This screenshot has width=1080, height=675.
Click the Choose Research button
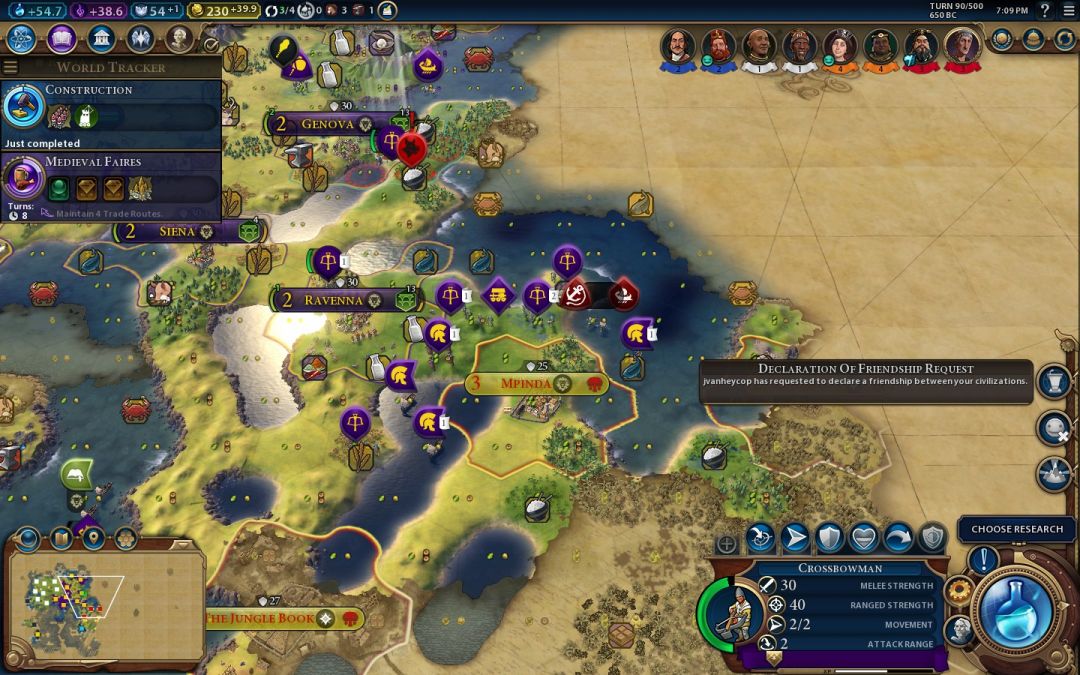(x=1016, y=529)
